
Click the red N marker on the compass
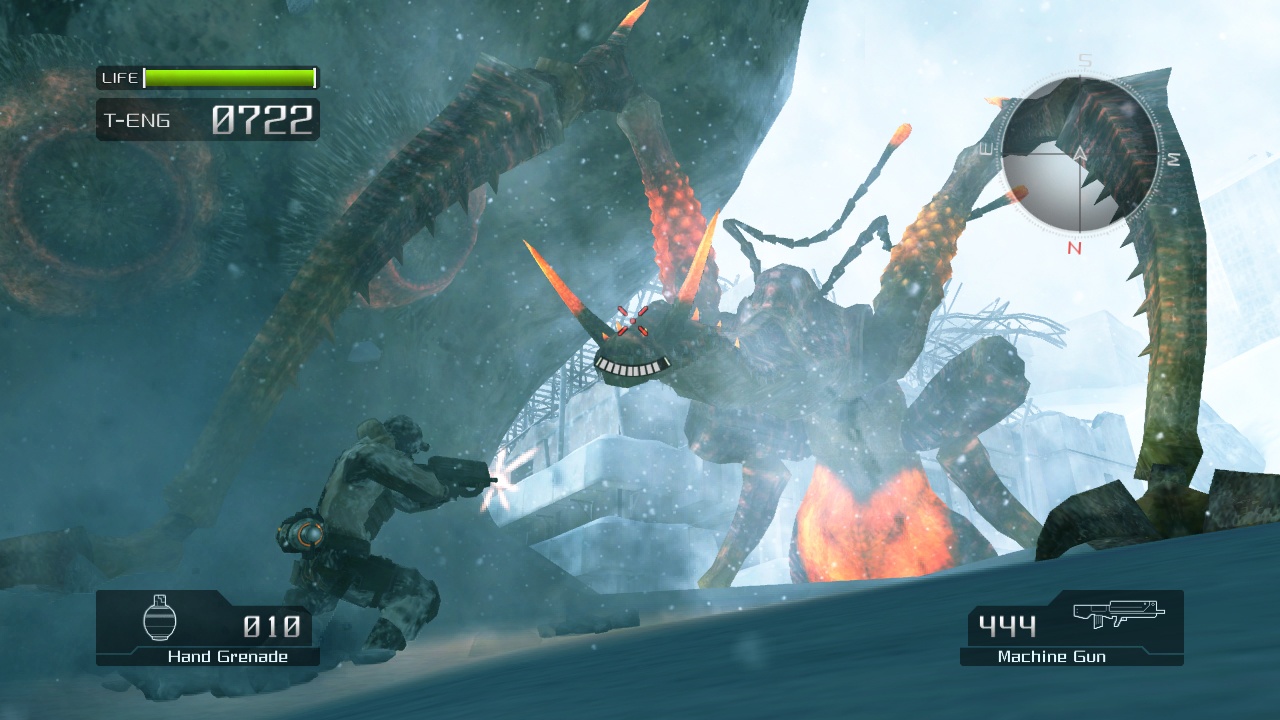point(1073,248)
